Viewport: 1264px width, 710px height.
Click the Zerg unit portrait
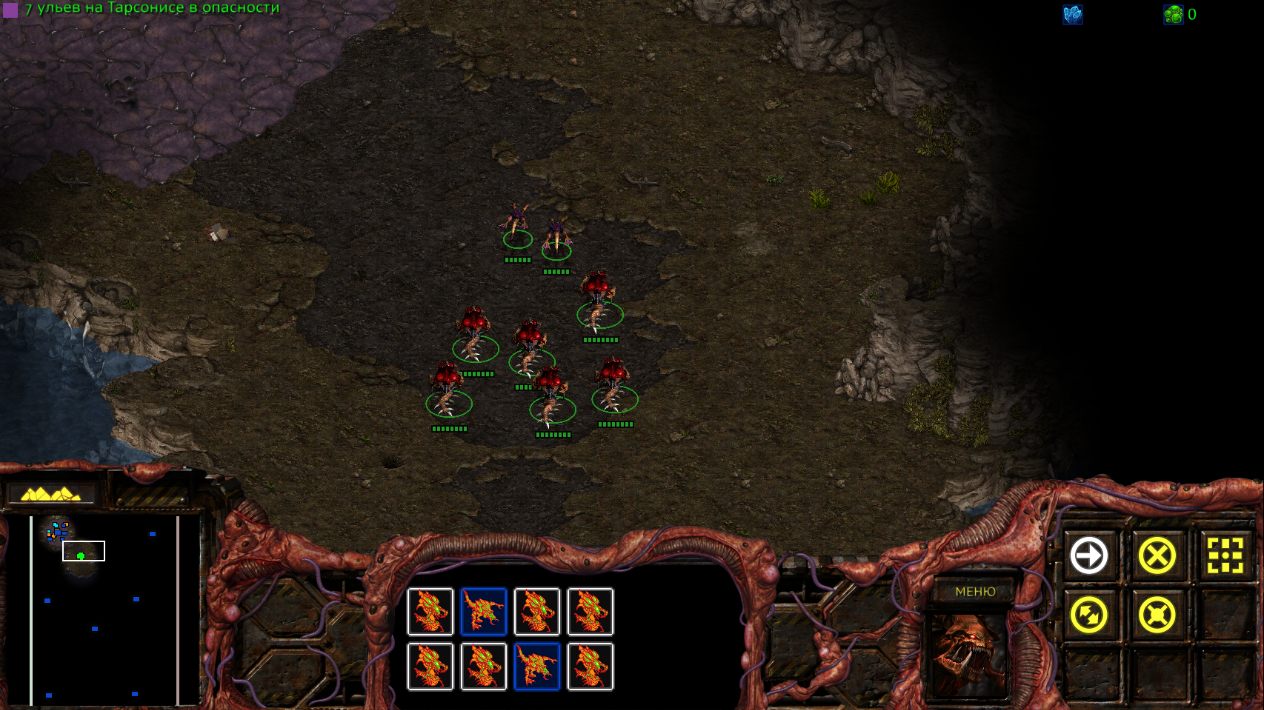click(x=968, y=654)
